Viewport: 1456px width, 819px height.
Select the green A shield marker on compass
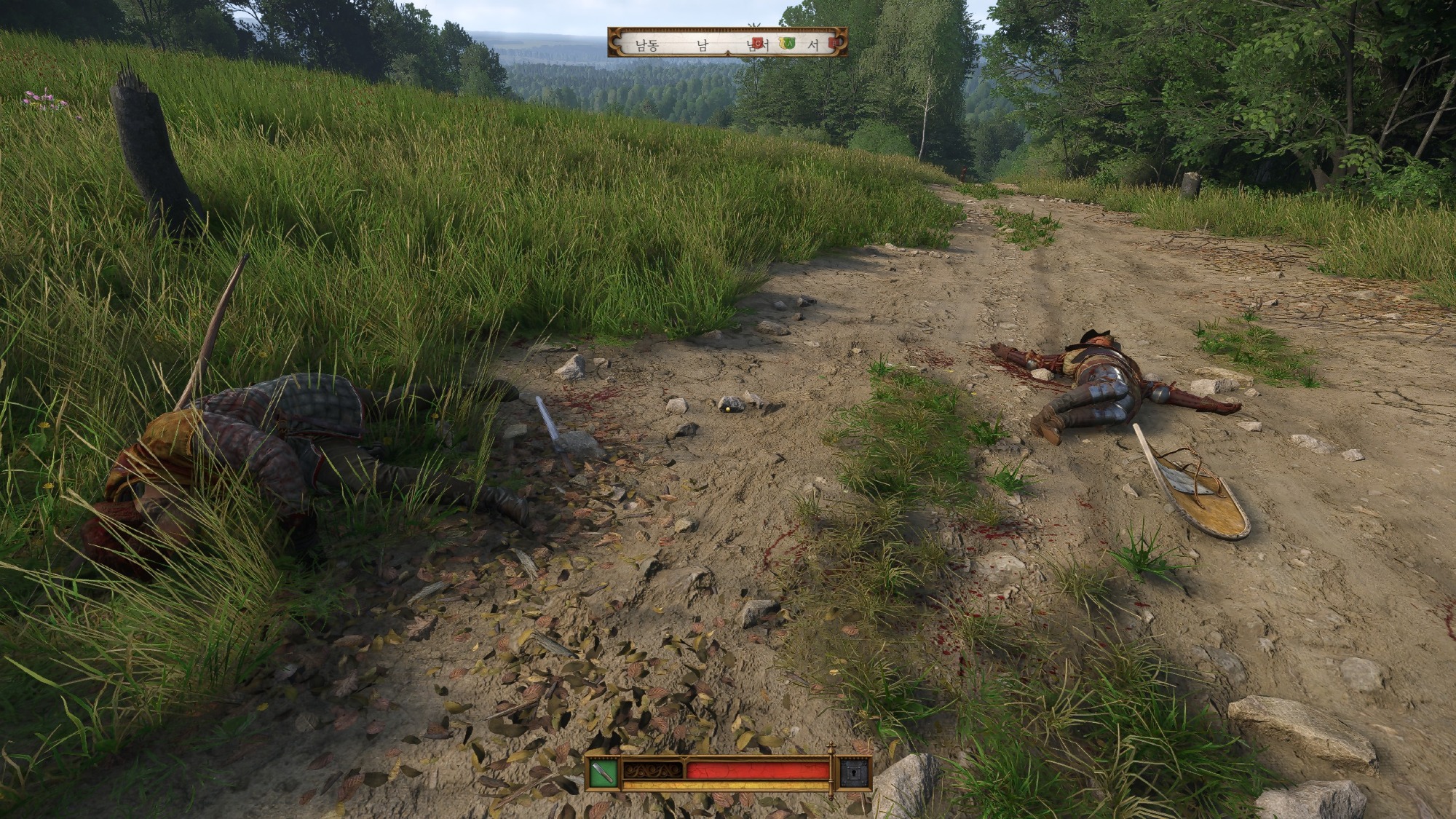click(x=789, y=44)
